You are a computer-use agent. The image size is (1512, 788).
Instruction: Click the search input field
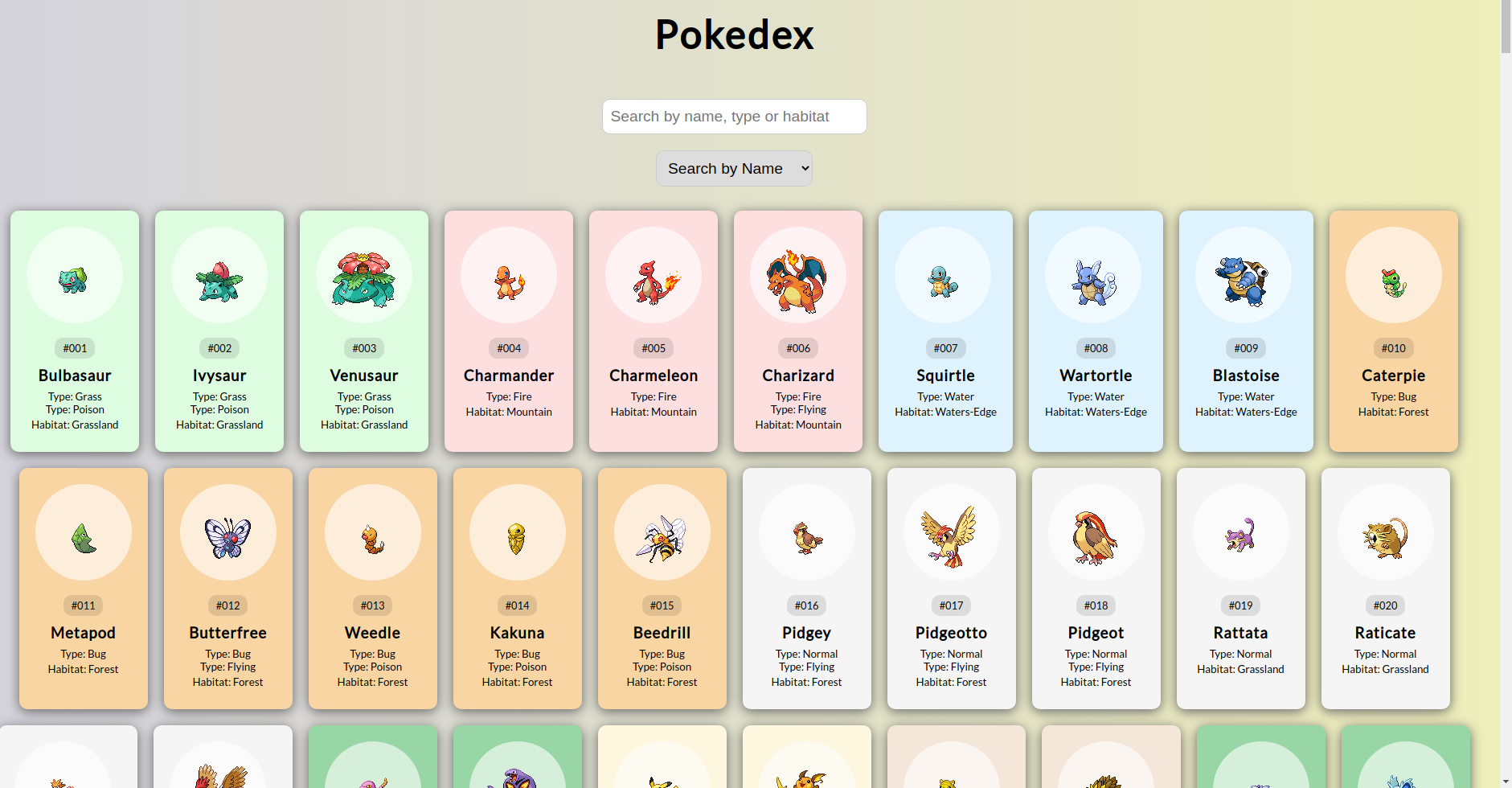(733, 117)
